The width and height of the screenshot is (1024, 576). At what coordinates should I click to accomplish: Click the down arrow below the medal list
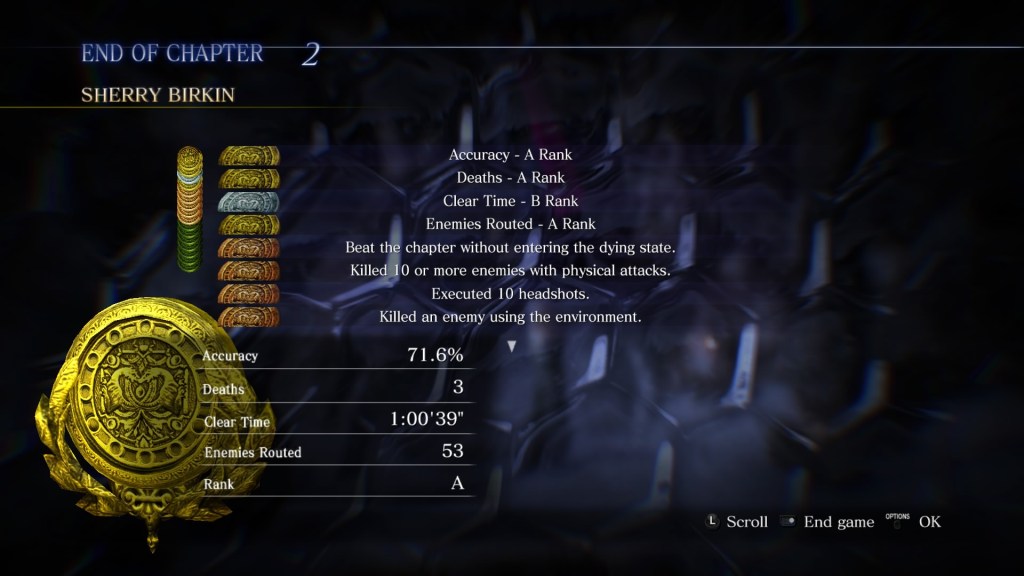tap(512, 346)
